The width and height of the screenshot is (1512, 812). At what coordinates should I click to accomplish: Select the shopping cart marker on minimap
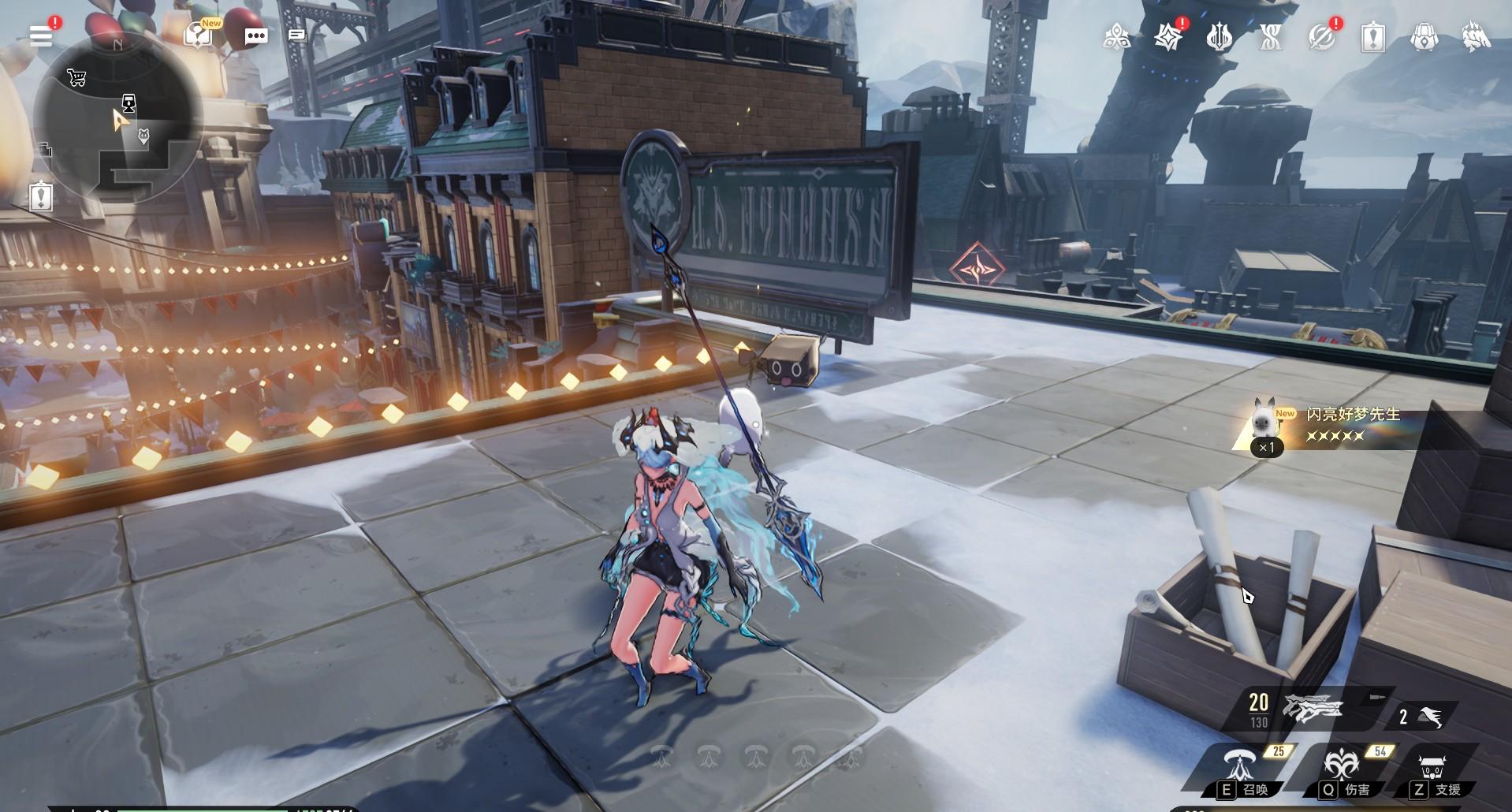[x=76, y=77]
